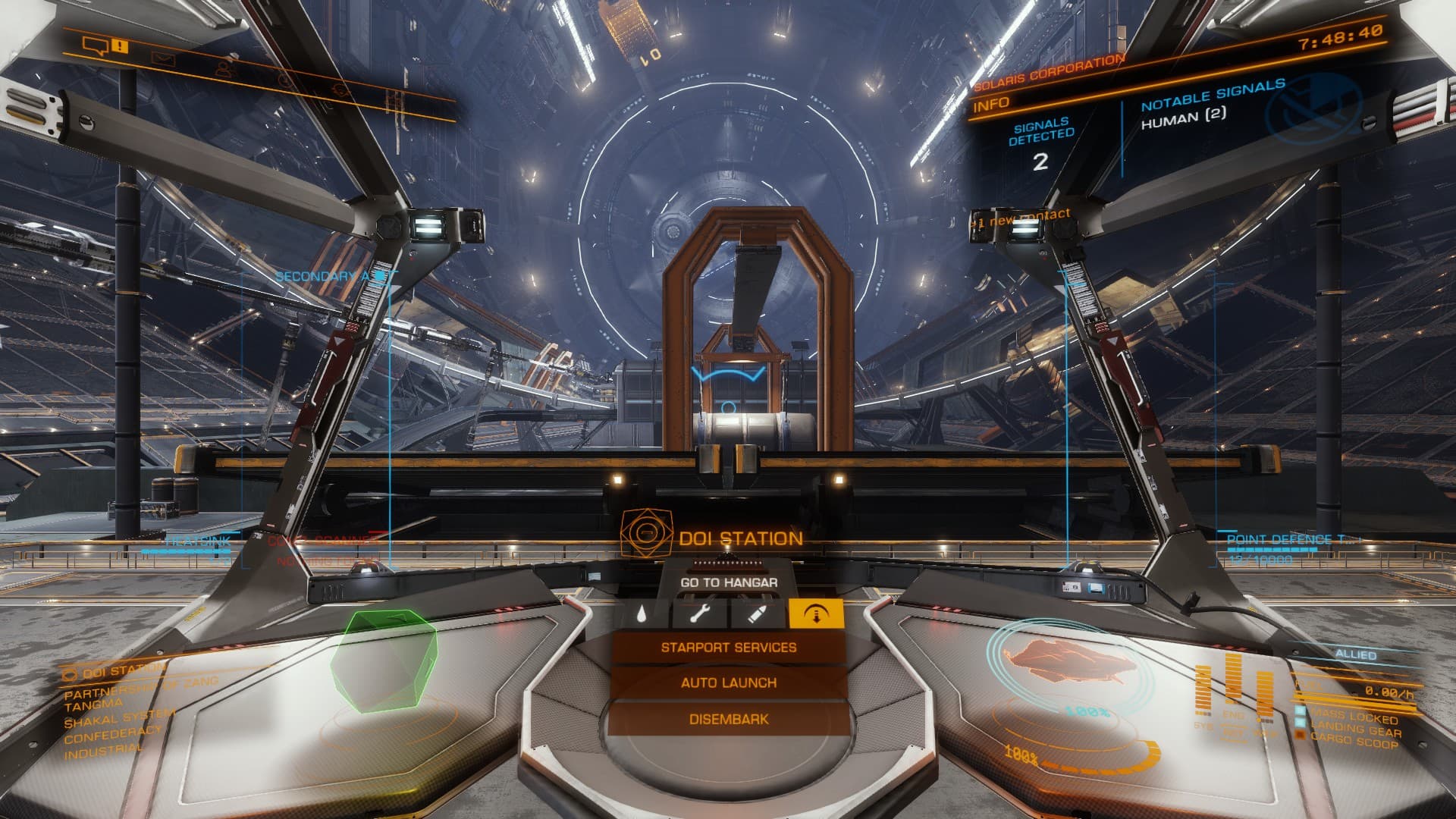This screenshot has height=819, width=1456.
Task: Click the refuel droplet icon
Action: [642, 613]
